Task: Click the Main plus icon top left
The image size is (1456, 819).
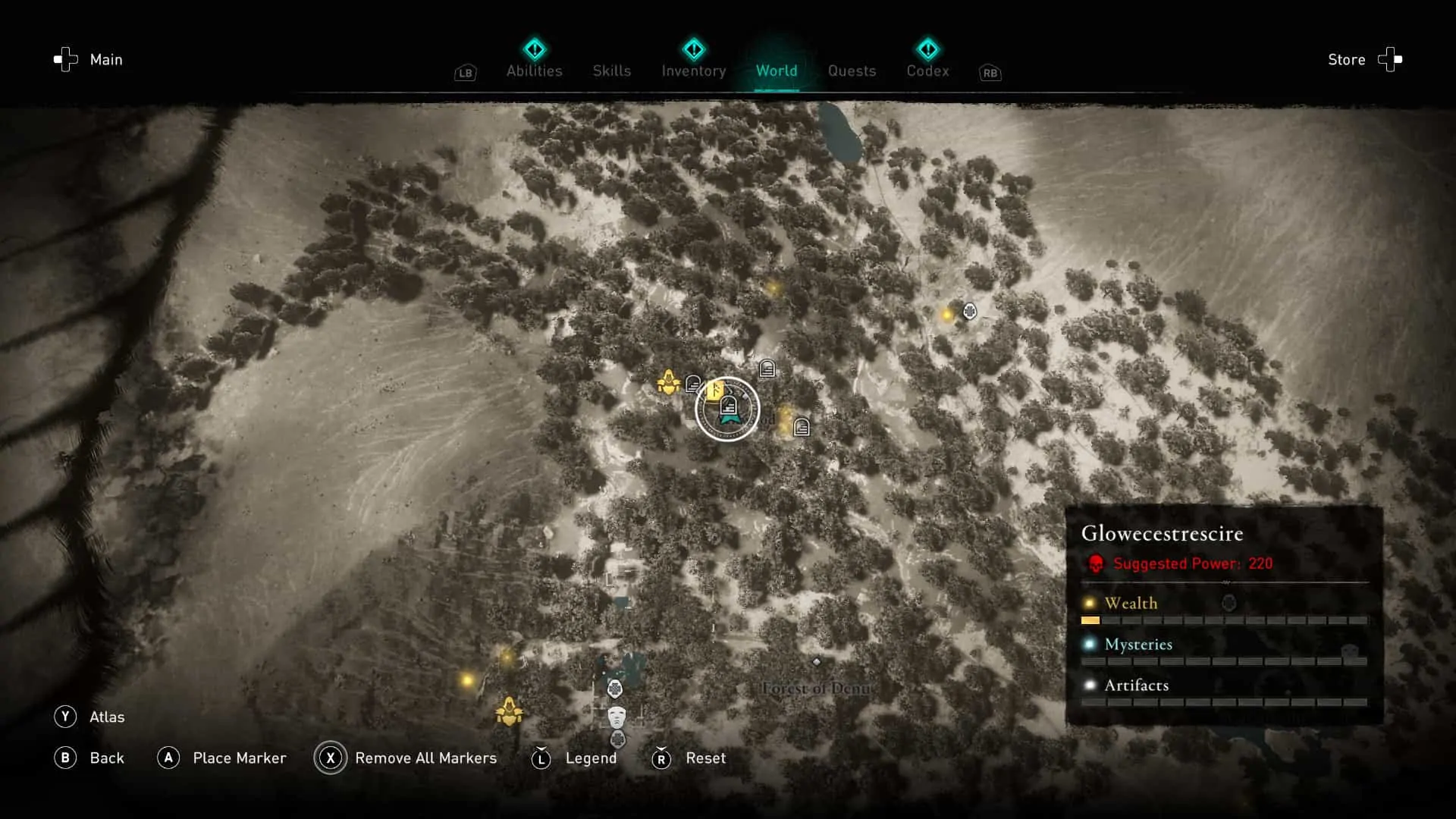Action: 65,59
